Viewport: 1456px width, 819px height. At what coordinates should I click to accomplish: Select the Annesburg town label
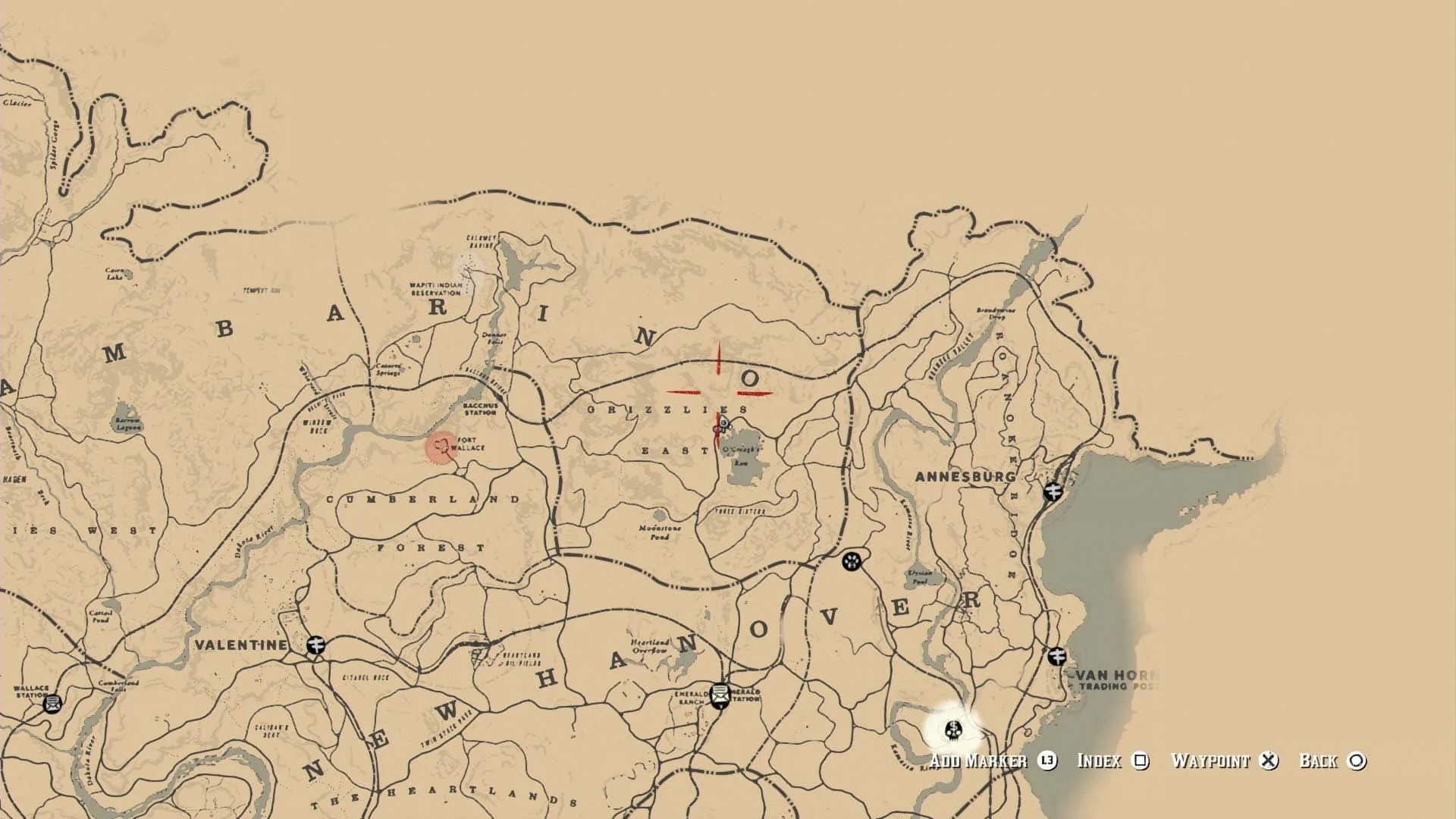click(x=967, y=477)
